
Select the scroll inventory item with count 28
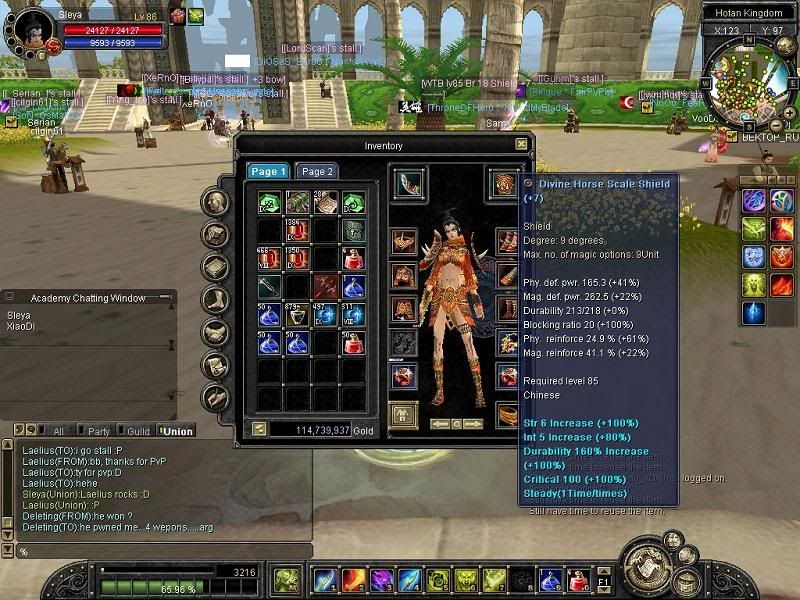(326, 203)
